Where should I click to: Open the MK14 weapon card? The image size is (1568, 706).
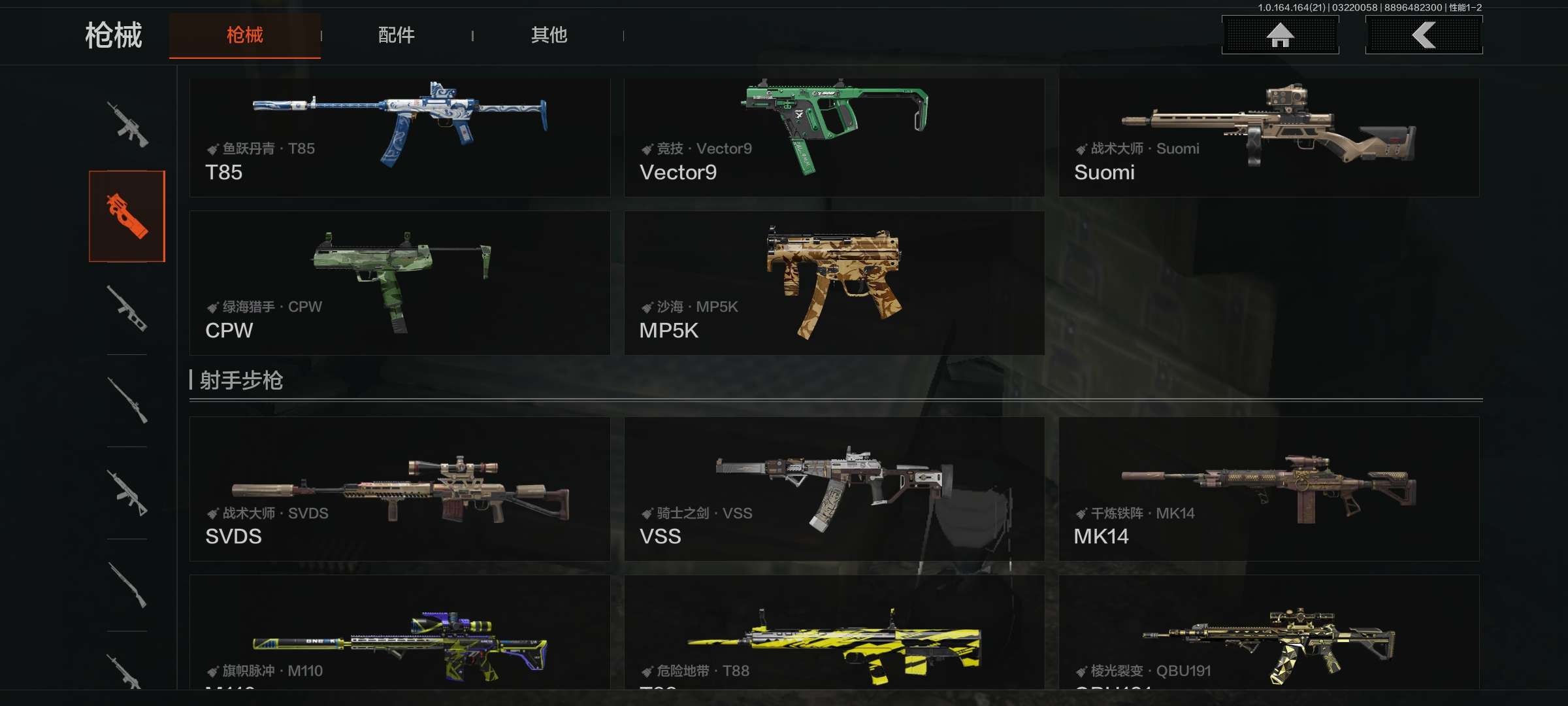click(x=1268, y=489)
